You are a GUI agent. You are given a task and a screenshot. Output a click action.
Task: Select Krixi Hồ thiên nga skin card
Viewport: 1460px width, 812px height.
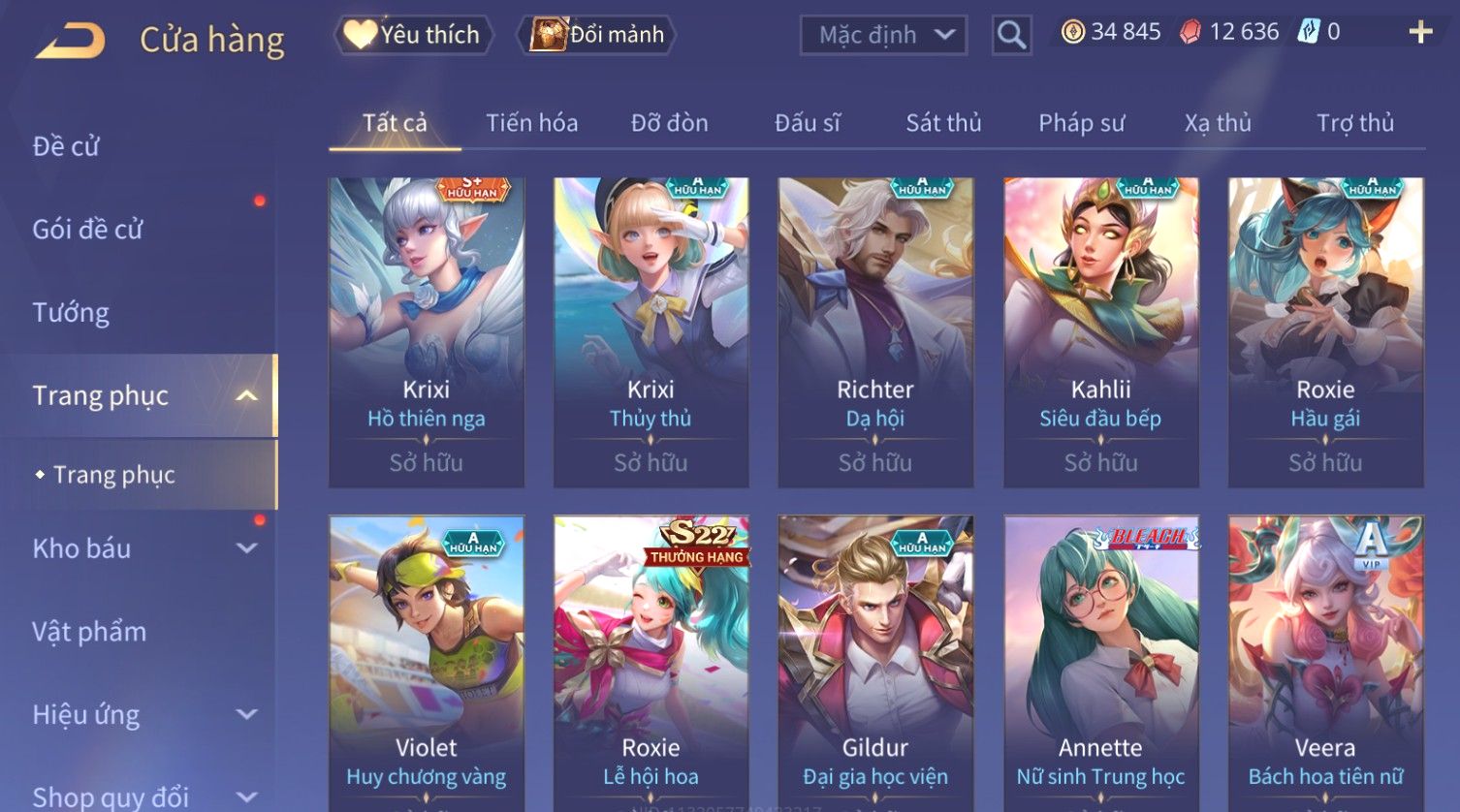pos(427,331)
